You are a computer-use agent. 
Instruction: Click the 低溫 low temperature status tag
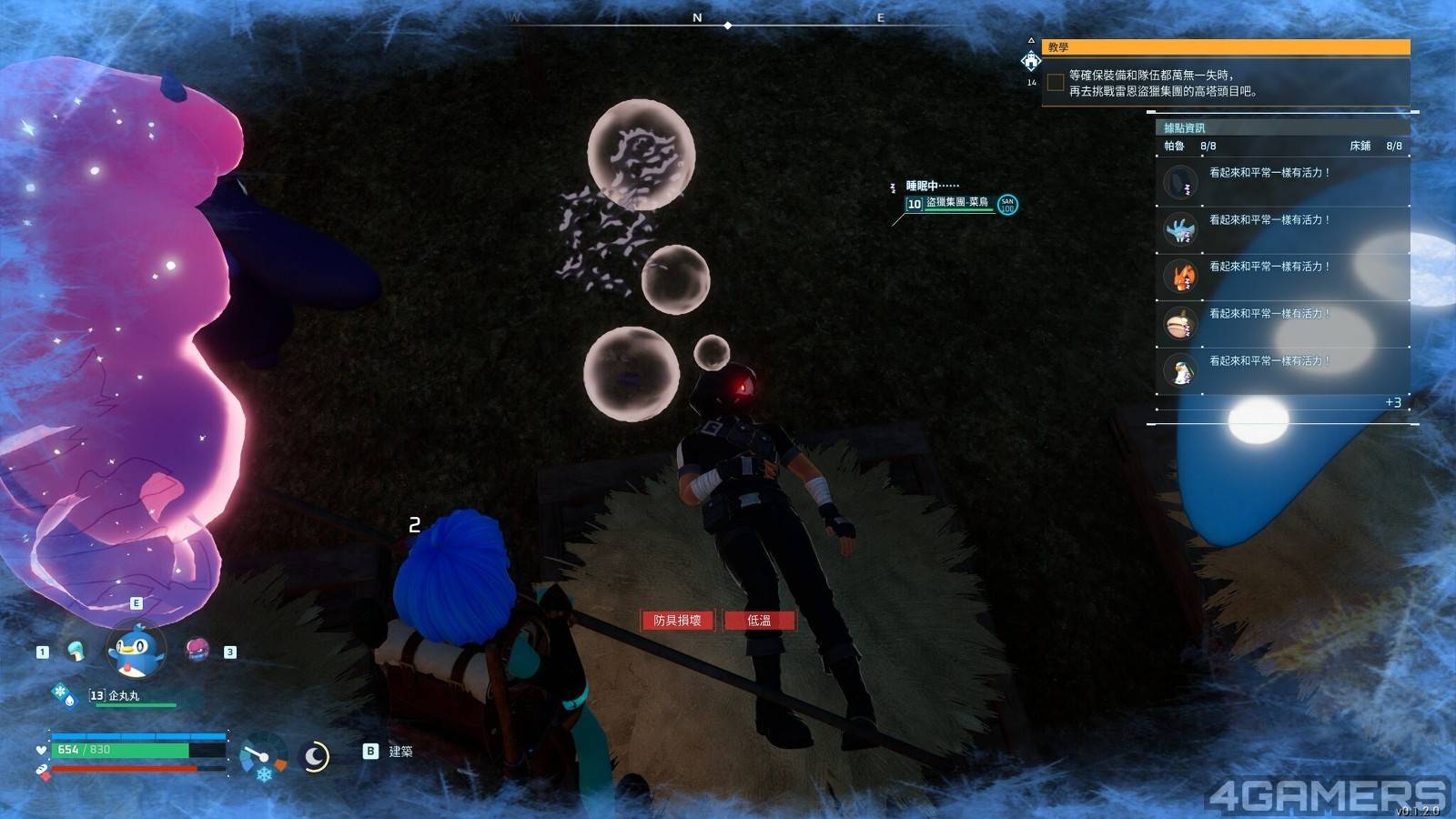click(x=759, y=621)
